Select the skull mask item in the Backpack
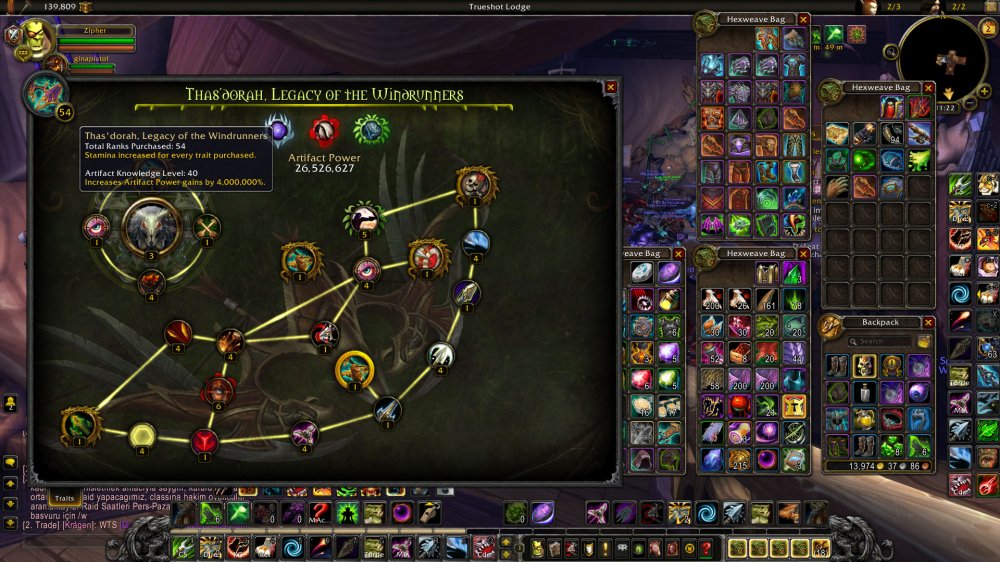Viewport: 1000px width, 562px height. [x=865, y=366]
